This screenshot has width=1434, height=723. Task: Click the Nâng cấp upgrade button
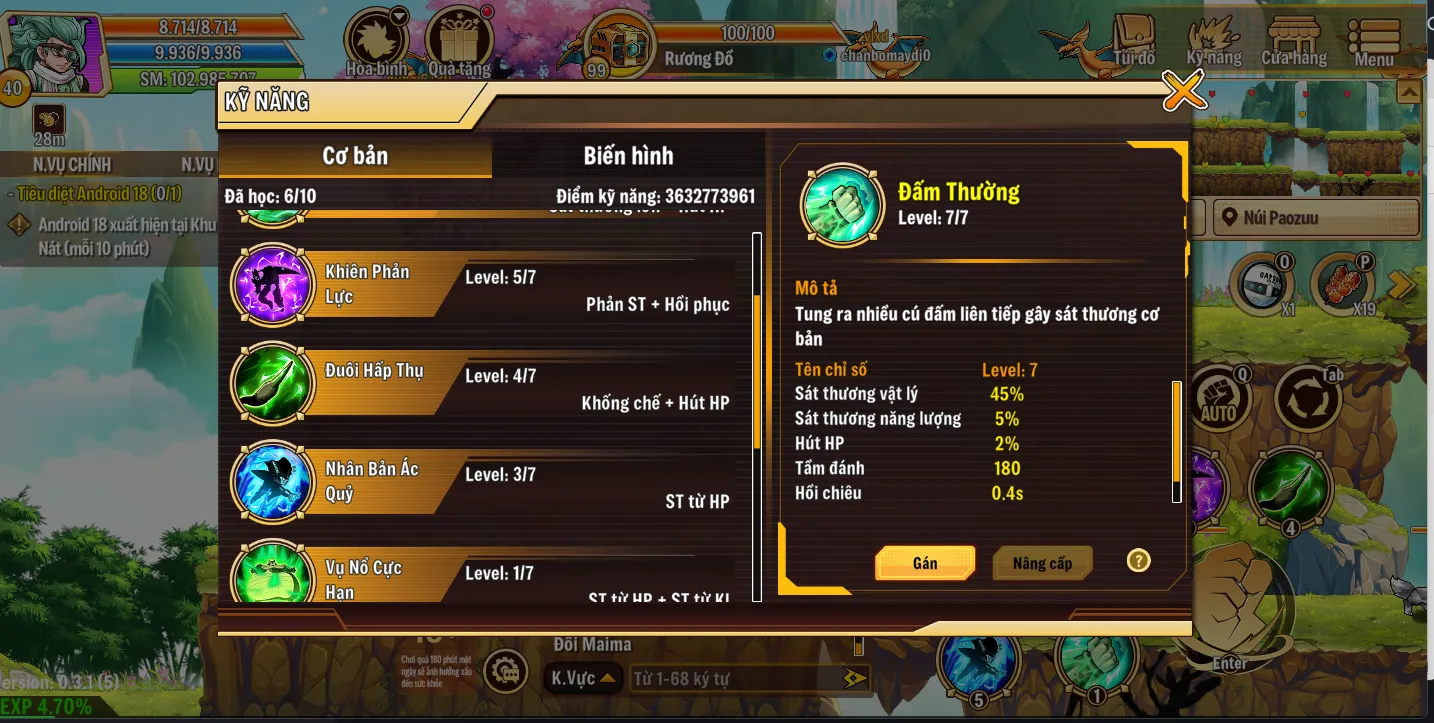1043,562
